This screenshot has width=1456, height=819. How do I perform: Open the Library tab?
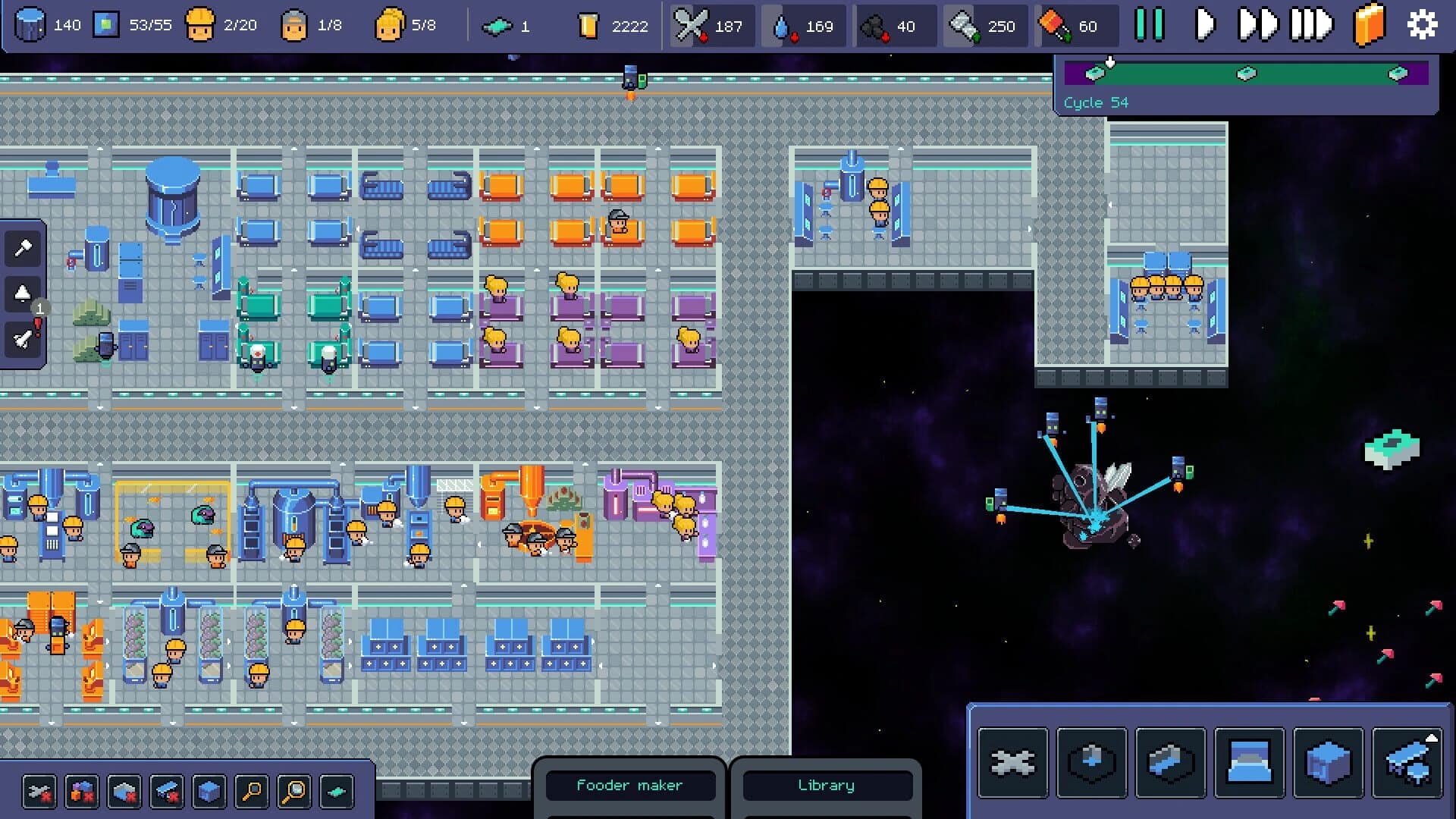coord(827,786)
